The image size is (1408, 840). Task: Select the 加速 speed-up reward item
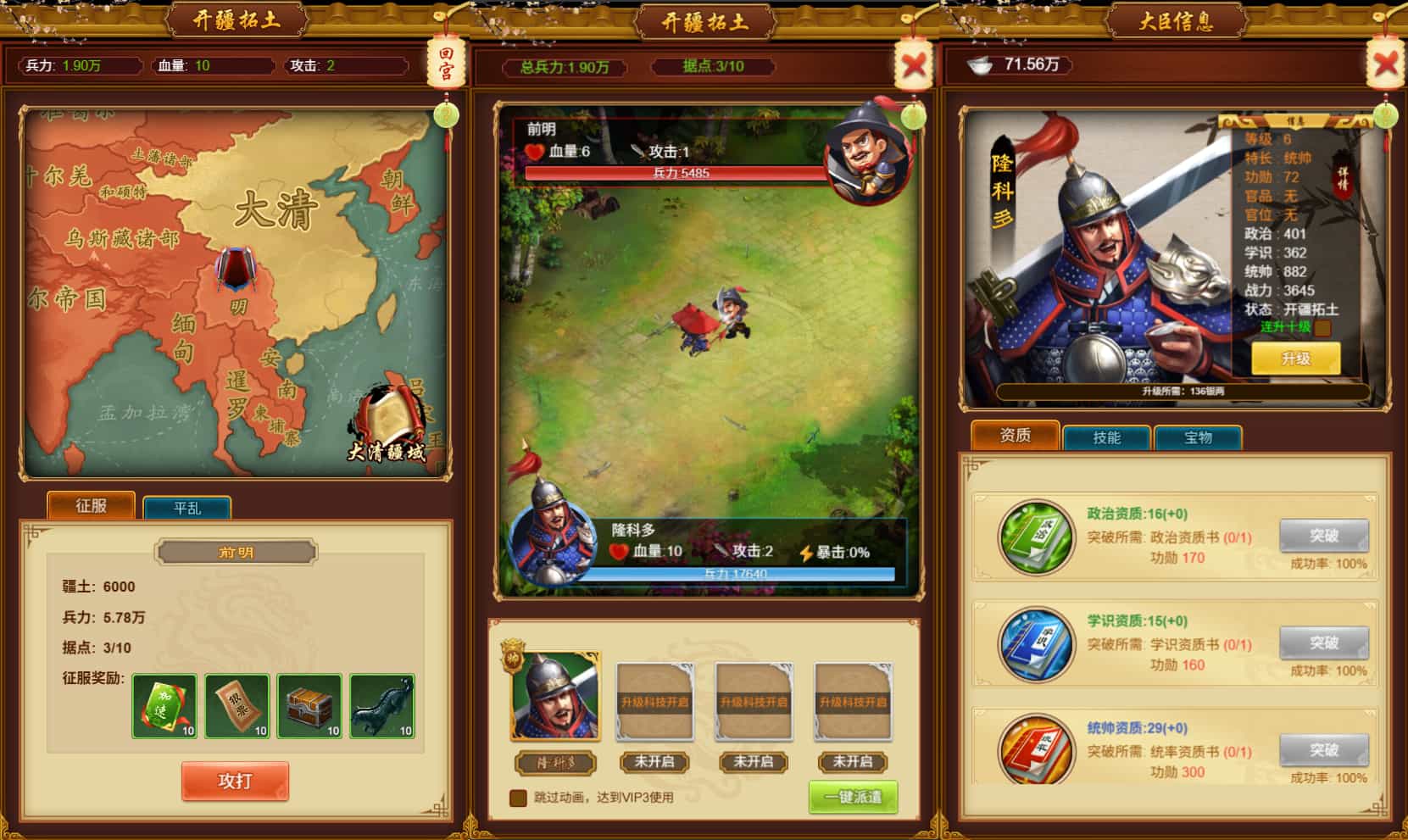pyautogui.click(x=164, y=704)
